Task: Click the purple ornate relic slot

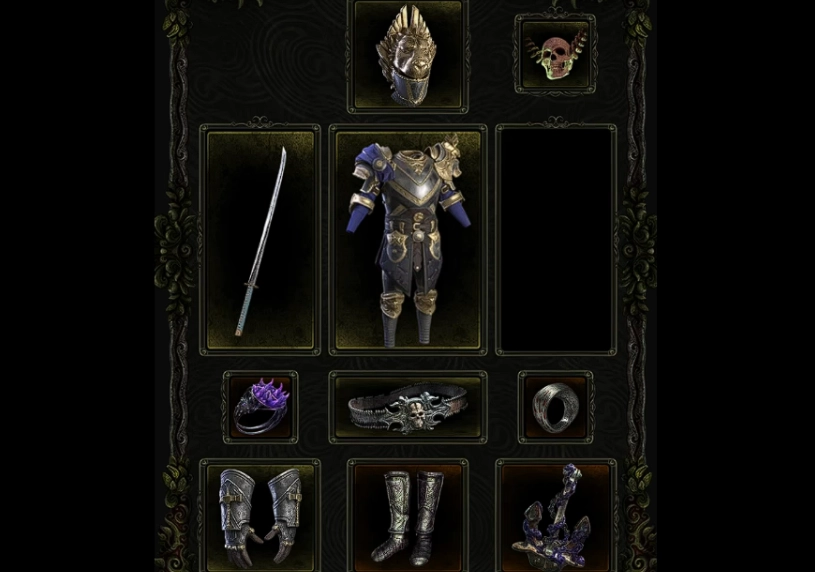Action: coord(556,517)
